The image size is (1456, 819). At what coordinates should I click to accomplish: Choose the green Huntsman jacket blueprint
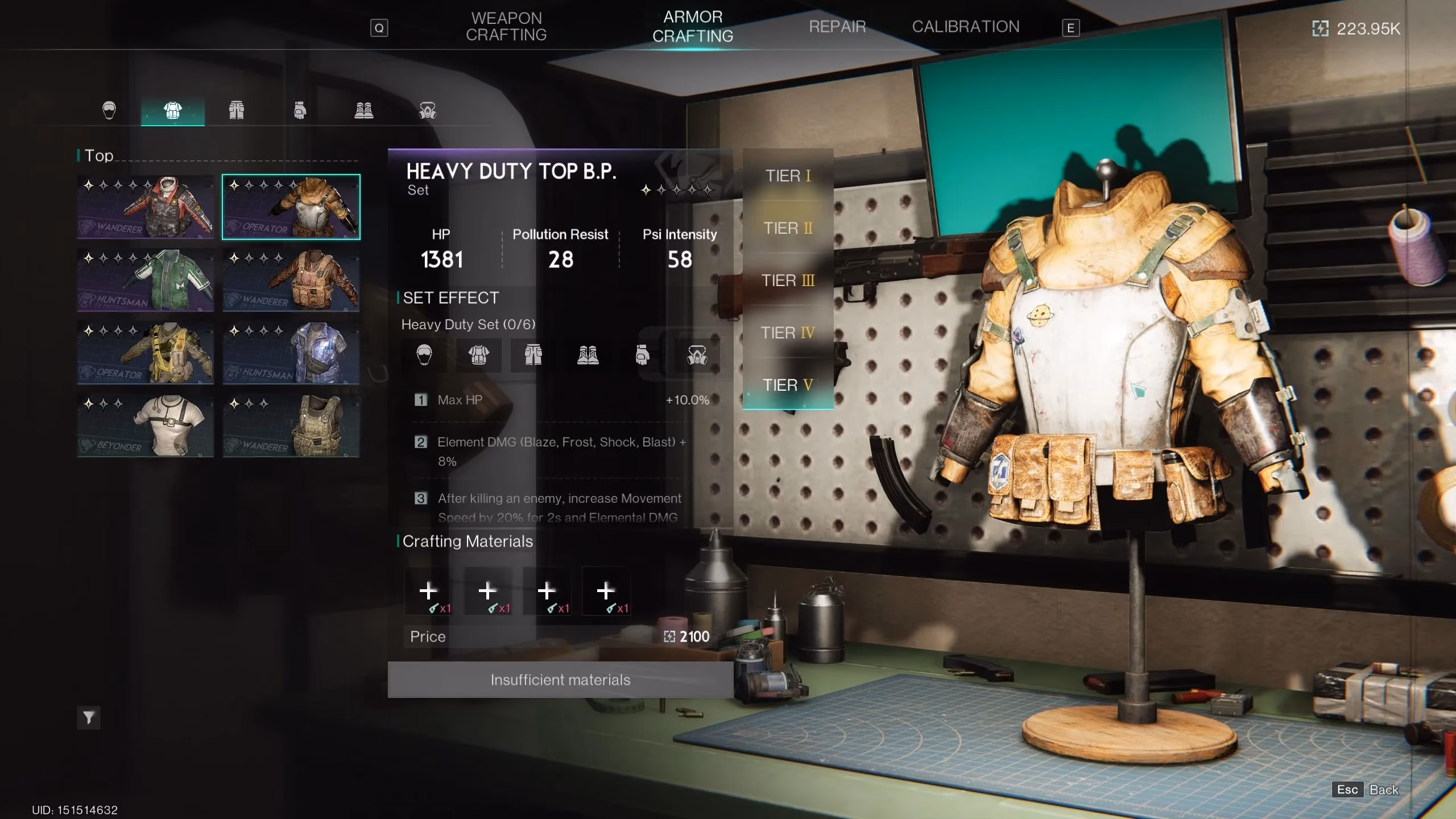pos(146,280)
